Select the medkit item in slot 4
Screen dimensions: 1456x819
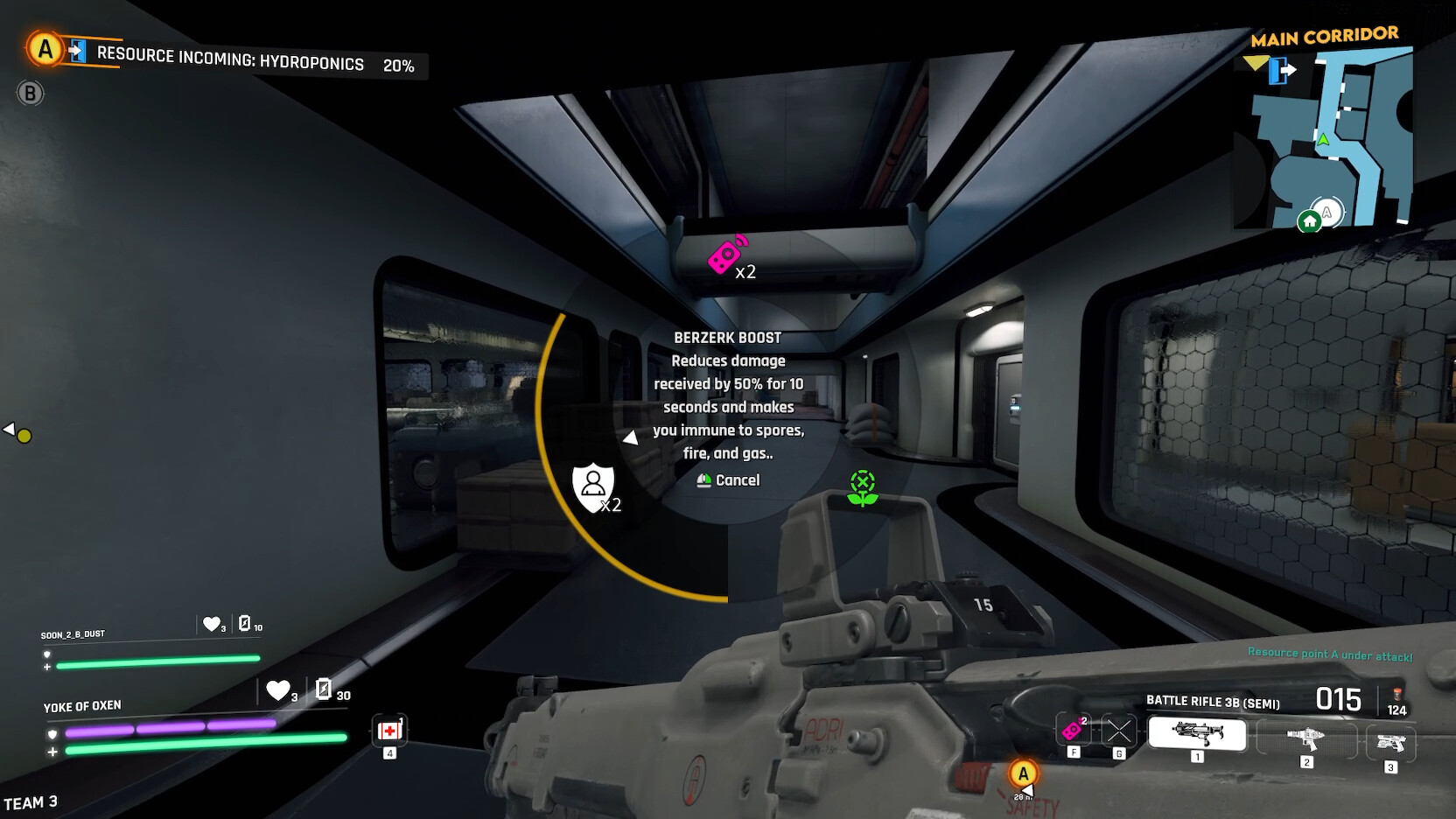(x=388, y=730)
